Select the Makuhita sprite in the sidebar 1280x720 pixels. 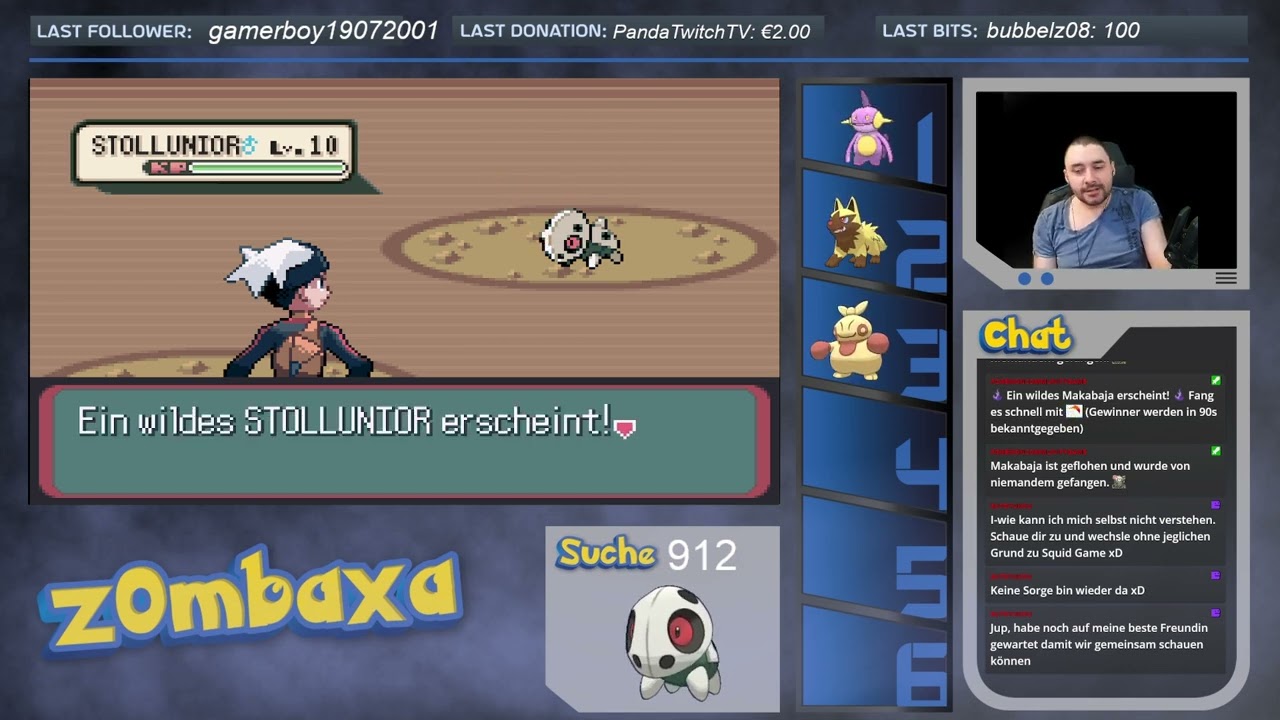852,340
